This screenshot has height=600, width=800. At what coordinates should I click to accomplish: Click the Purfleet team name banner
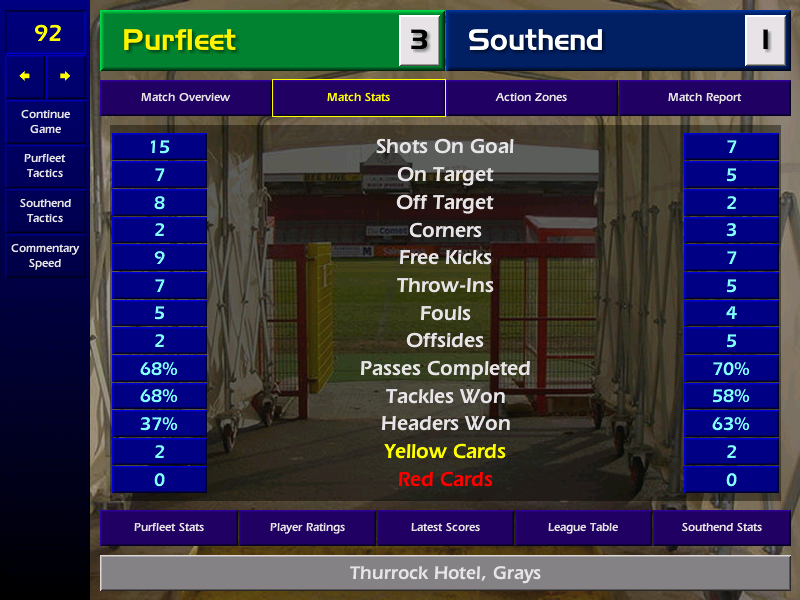250,40
